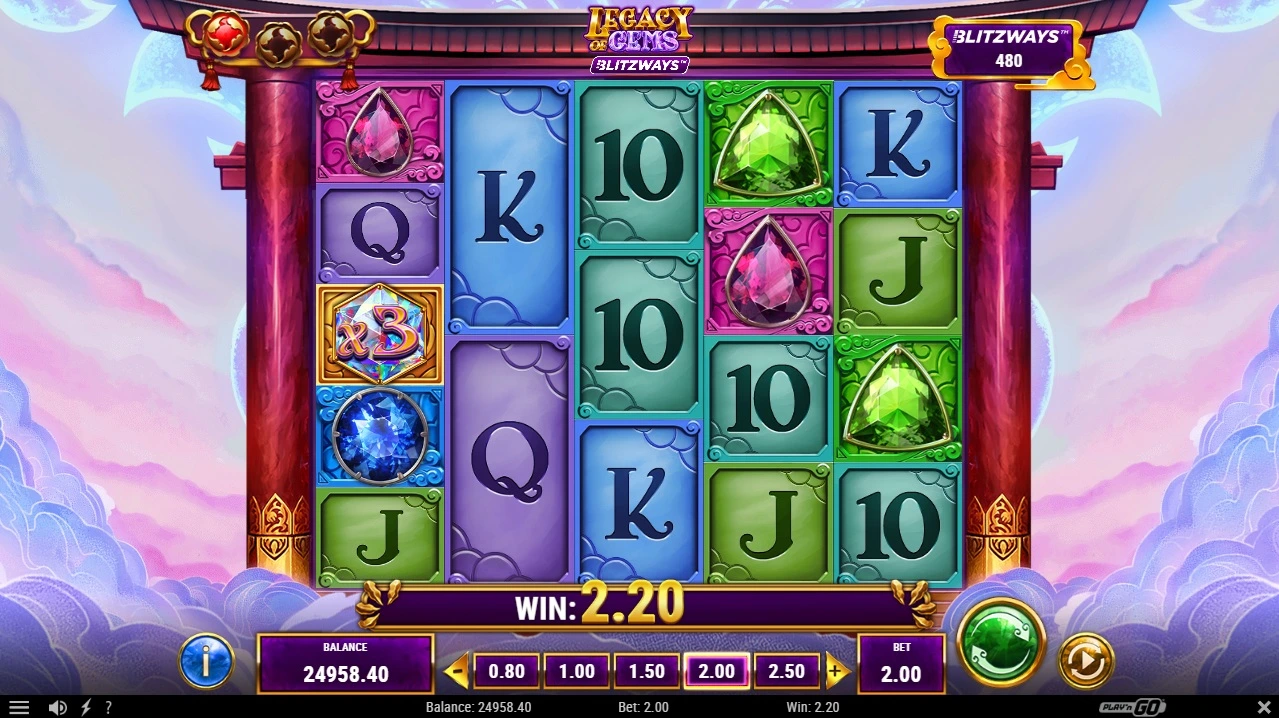The height and width of the screenshot is (718, 1279).
Task: Spin the reels with the green gem button
Action: click(1001, 641)
